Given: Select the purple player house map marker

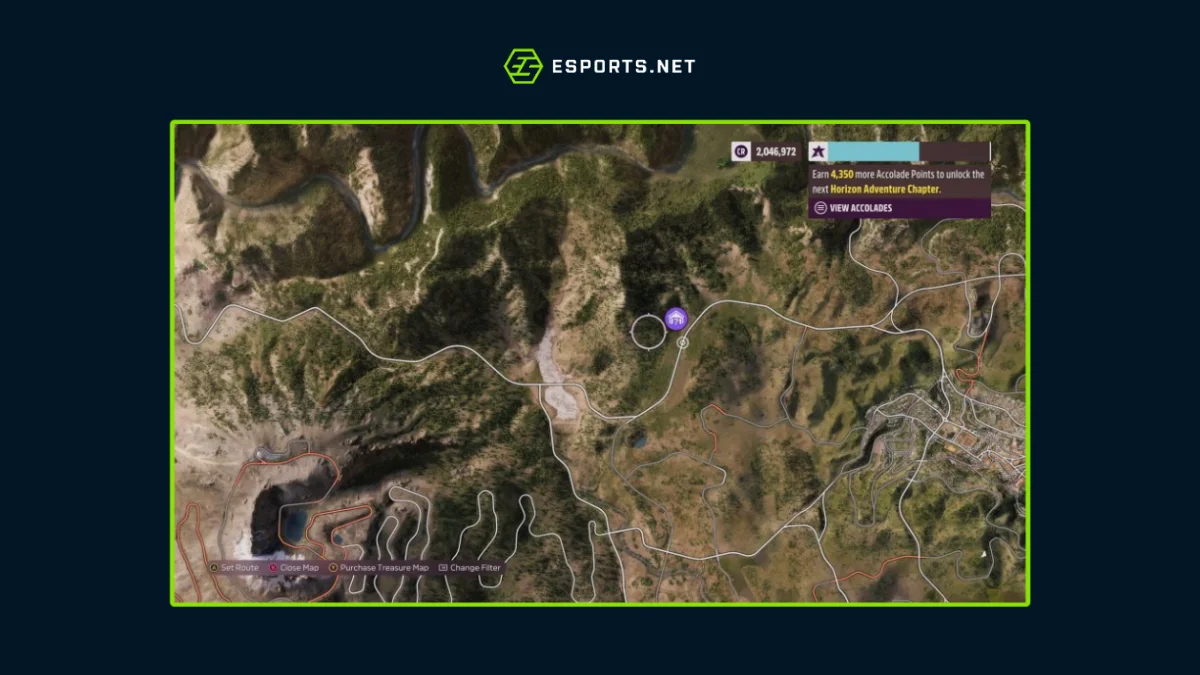Looking at the screenshot, I should coord(677,319).
